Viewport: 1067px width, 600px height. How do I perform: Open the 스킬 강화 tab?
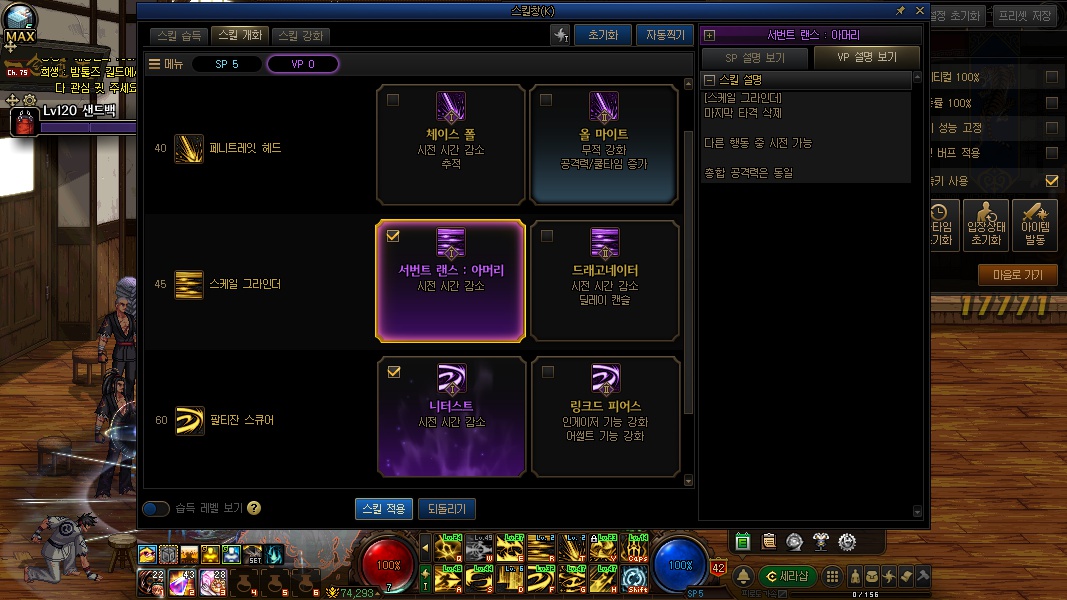[300, 35]
